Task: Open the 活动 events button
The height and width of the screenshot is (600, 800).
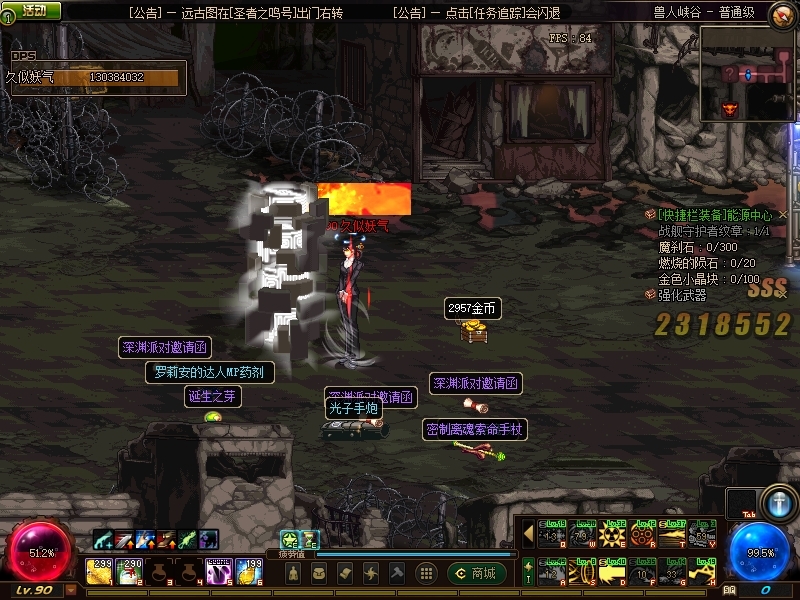Action: click(31, 10)
